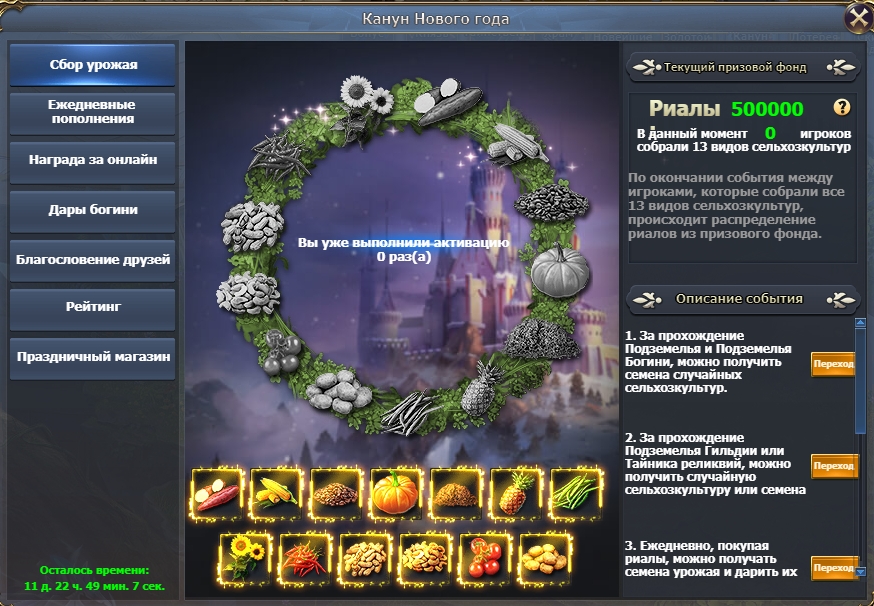Click the description scrollbar down arrow
The image size is (874, 606).
point(860,571)
